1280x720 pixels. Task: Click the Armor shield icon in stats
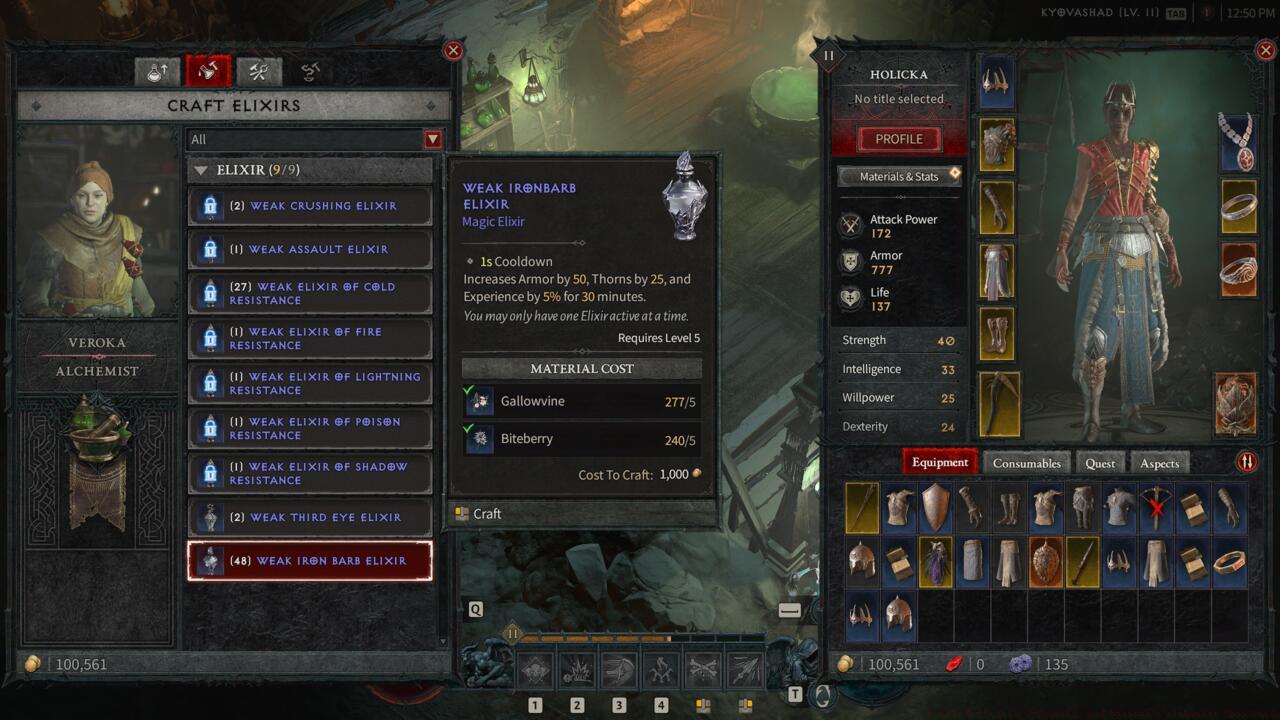(x=853, y=262)
